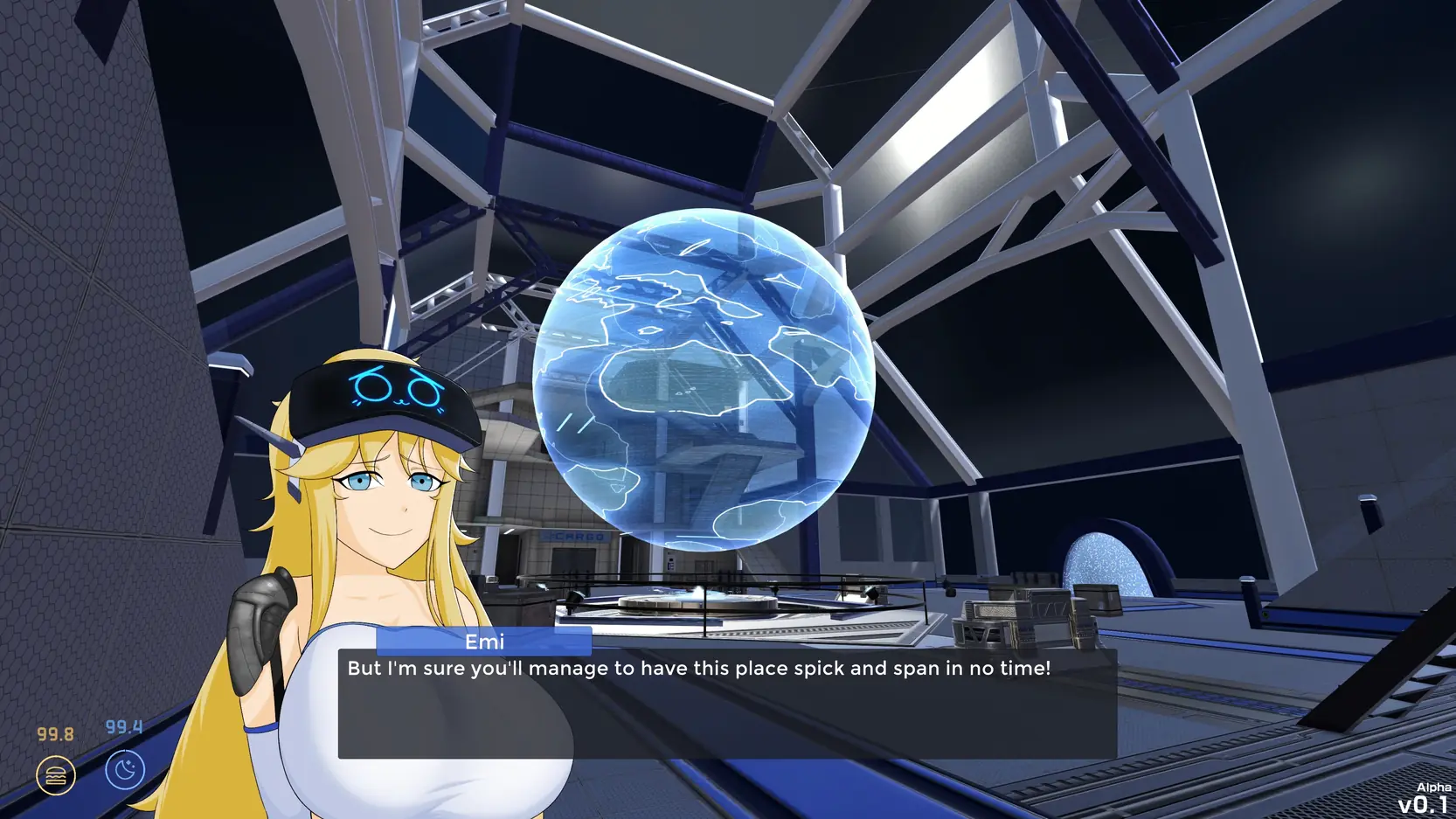
Task: Select the burger hunger icon
Action: pyautogui.click(x=56, y=775)
